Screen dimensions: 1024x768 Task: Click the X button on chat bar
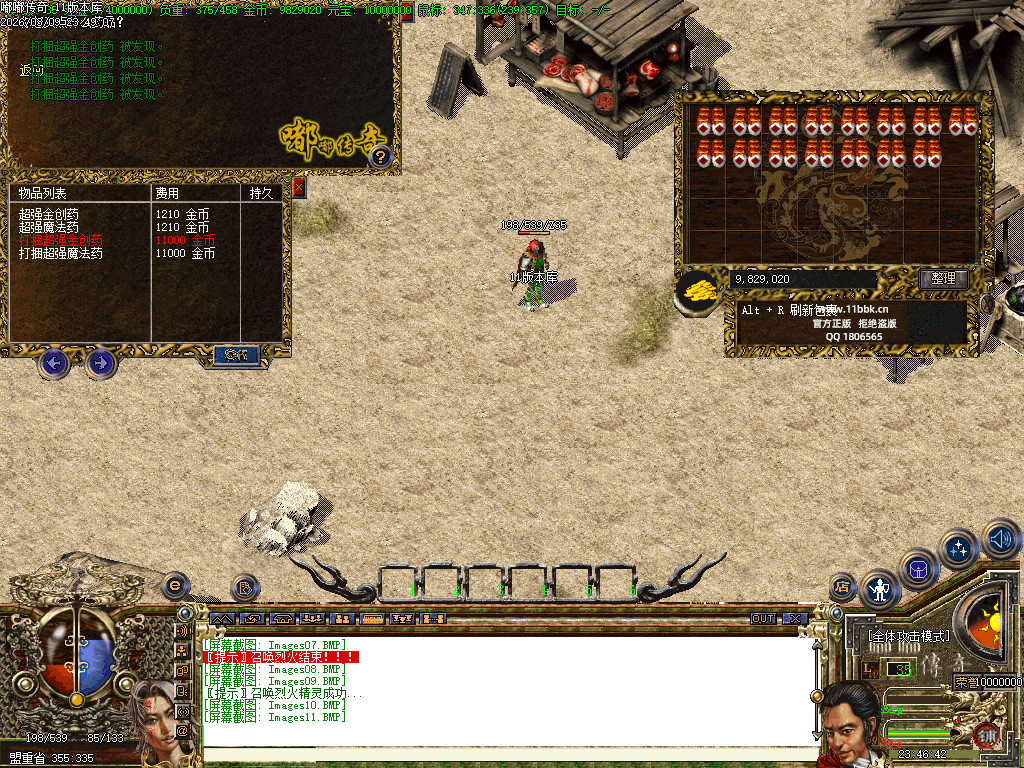pyautogui.click(x=794, y=619)
